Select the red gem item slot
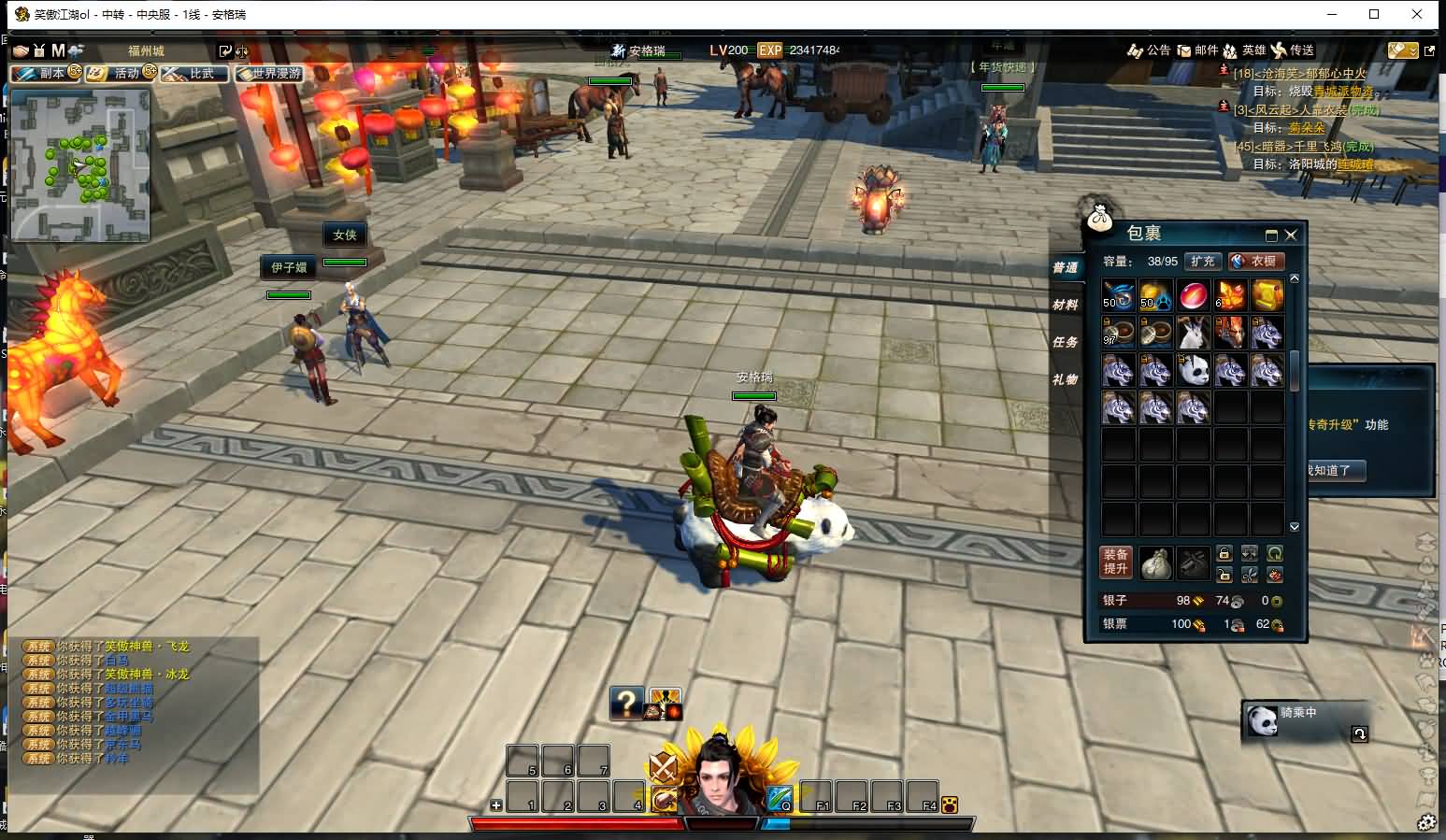 pyautogui.click(x=1193, y=295)
